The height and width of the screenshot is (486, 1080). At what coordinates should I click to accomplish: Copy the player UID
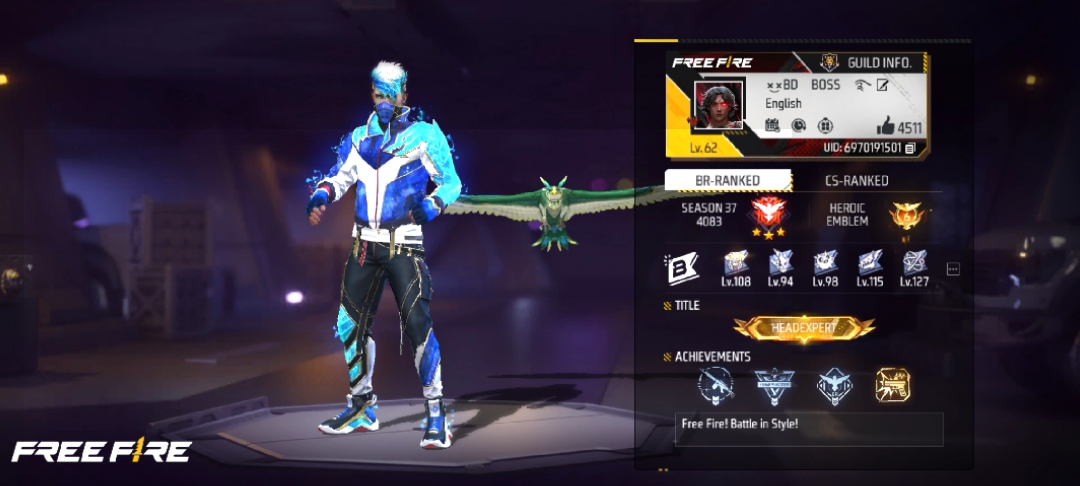910,148
